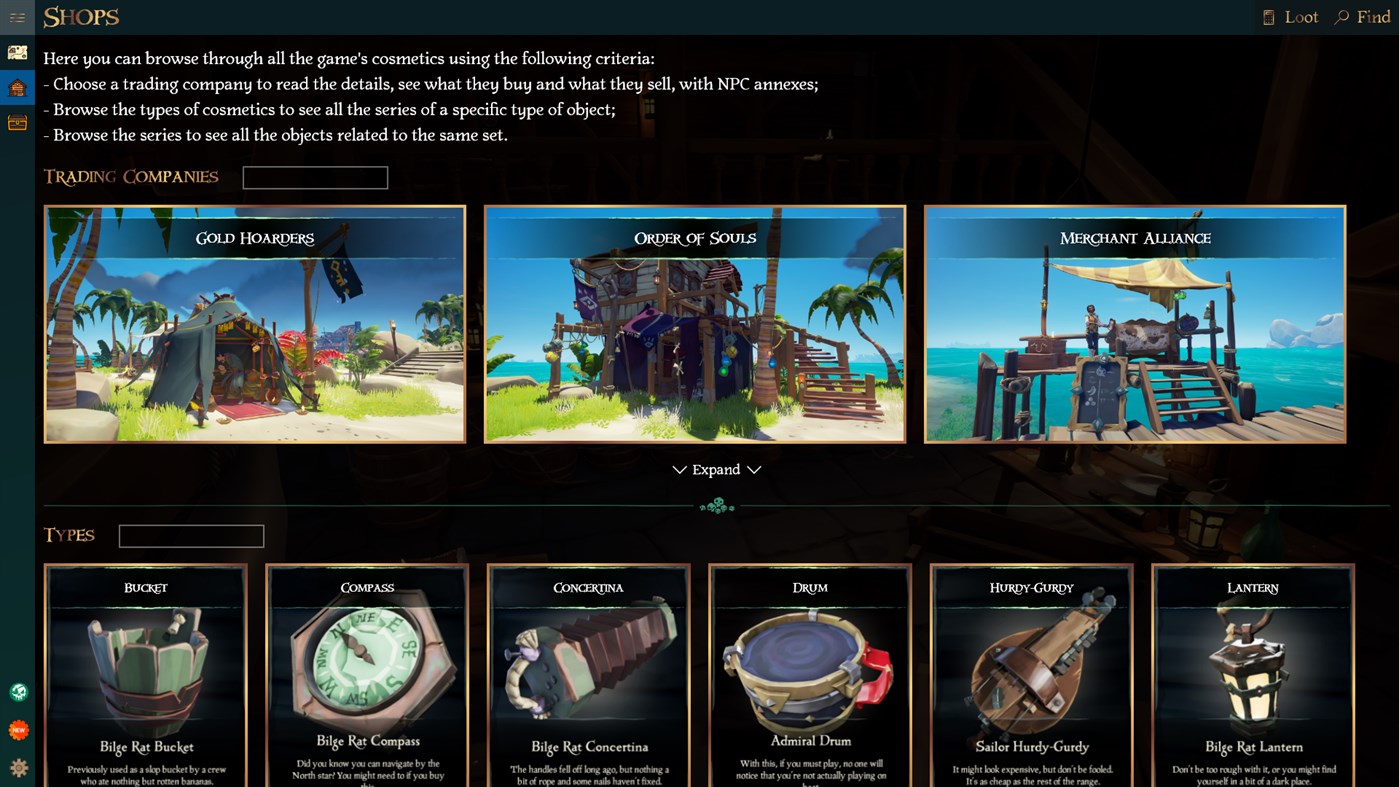1399x787 pixels.
Task: Open the Gold Hoarders company card
Action: coord(254,324)
